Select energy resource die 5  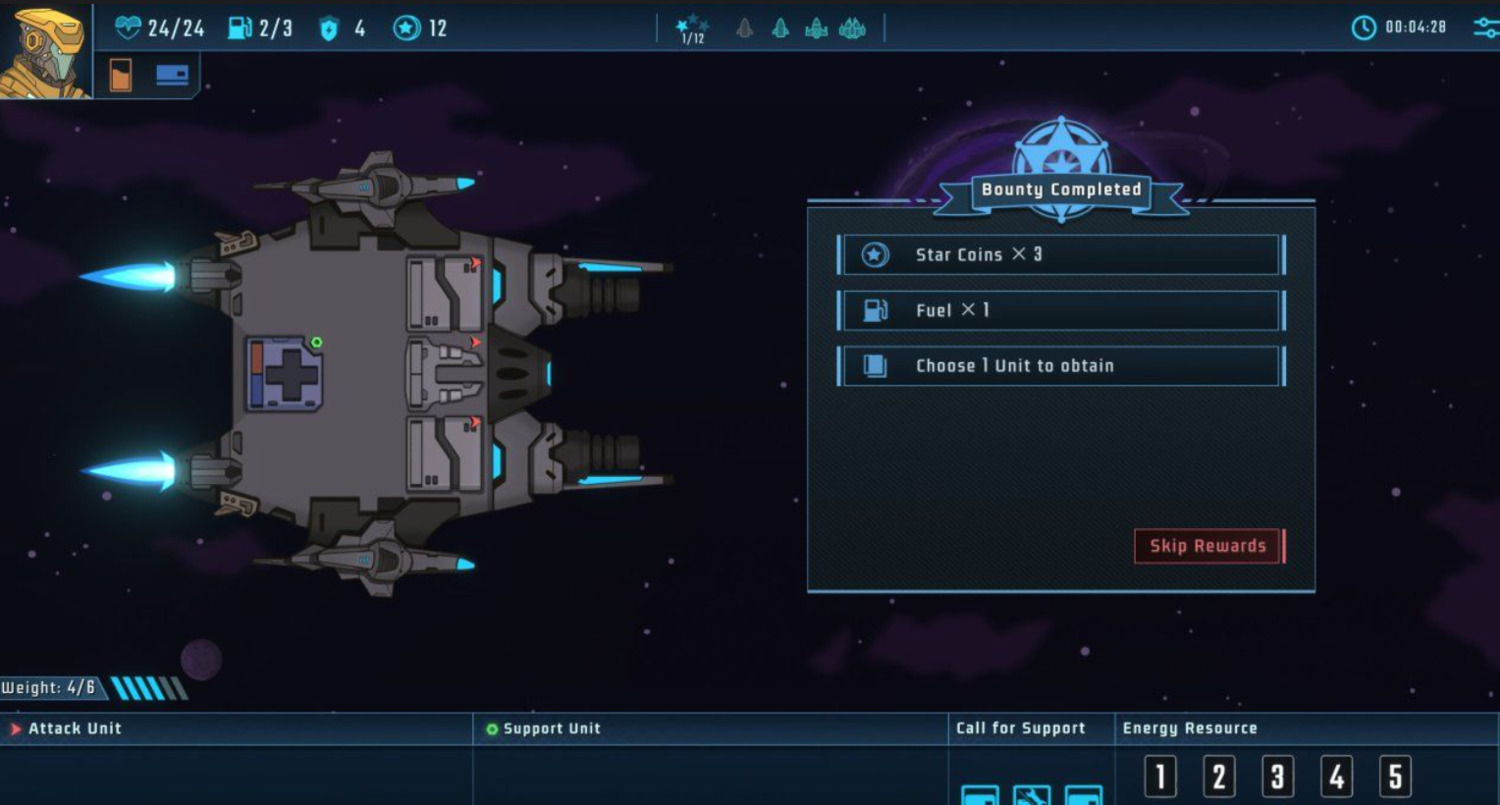pos(1395,776)
